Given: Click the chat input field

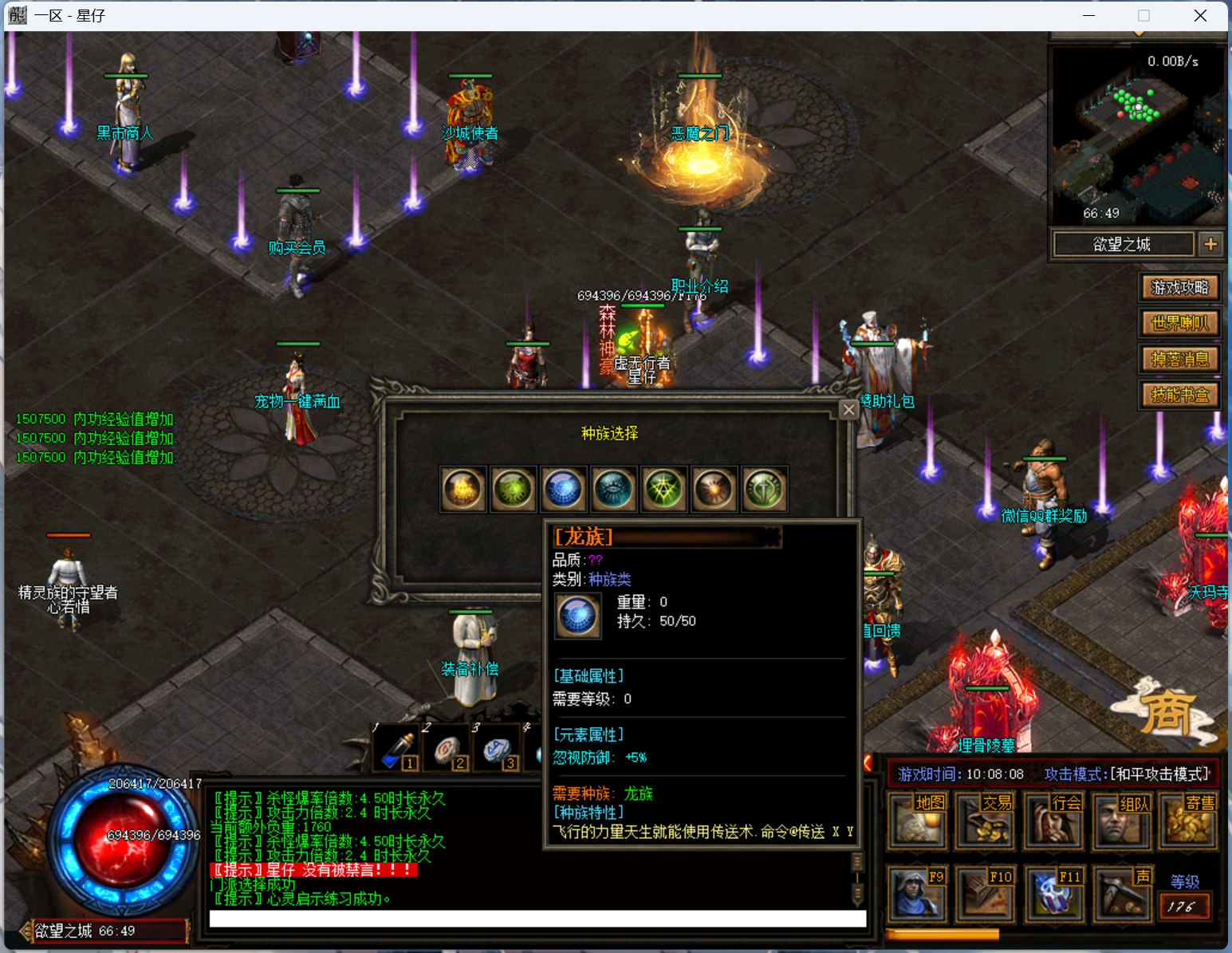Looking at the screenshot, I should click(x=537, y=919).
